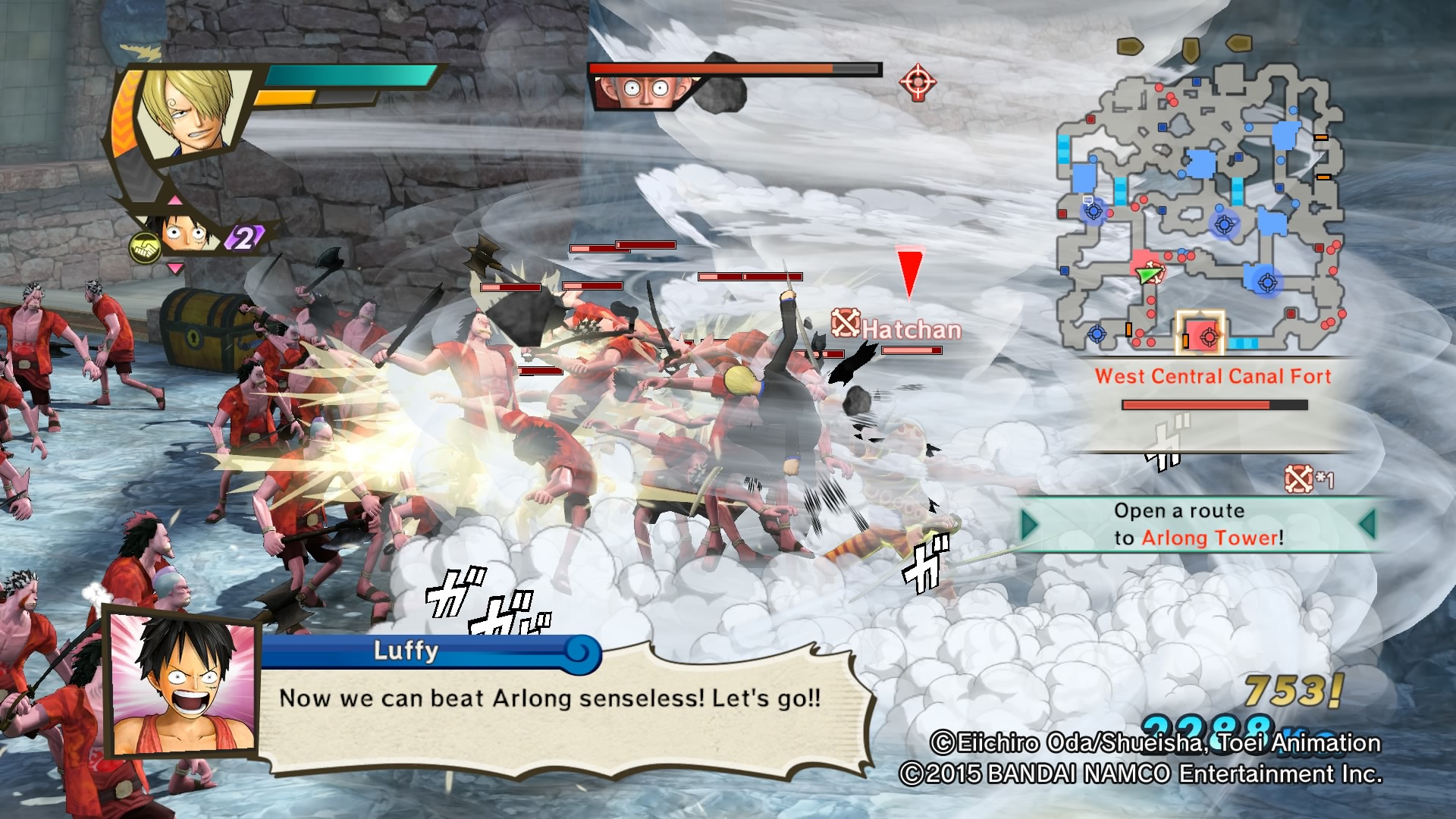Click the purple level 2 badge next to Luffy
Viewport: 1456px width, 819px height.
tap(244, 239)
